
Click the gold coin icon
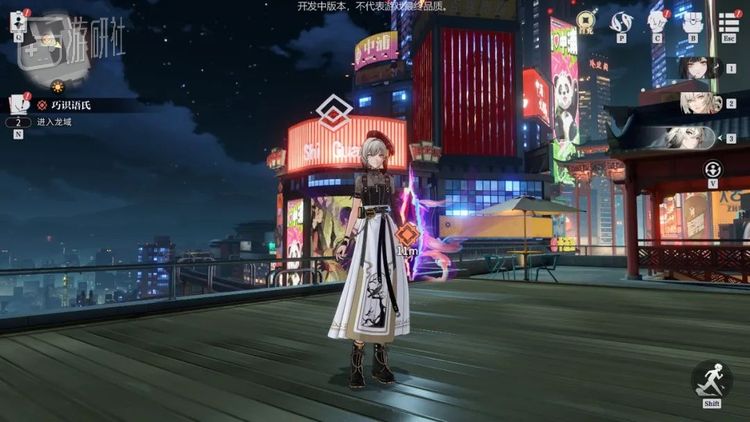586,20
